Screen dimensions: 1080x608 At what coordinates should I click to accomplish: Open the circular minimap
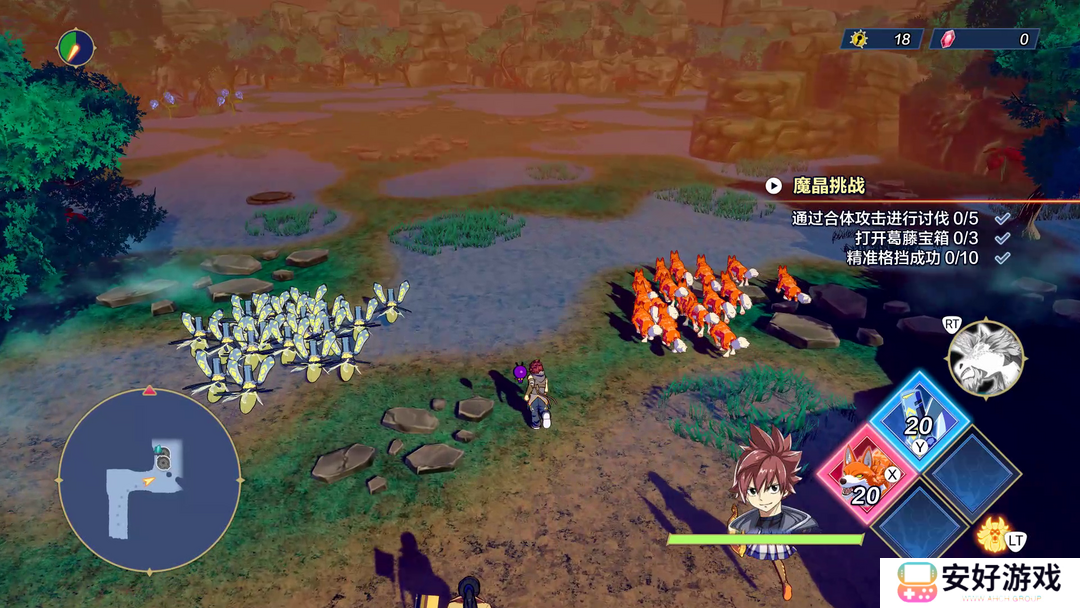pos(149,480)
